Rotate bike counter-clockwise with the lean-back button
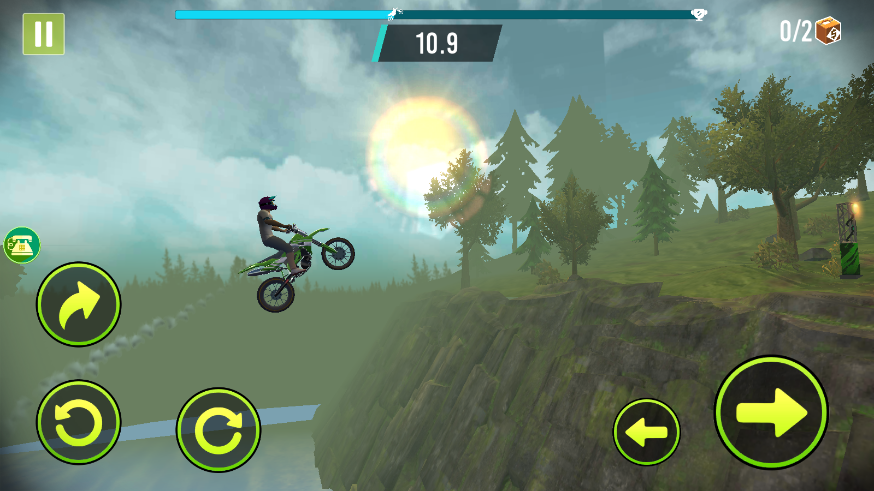 point(78,423)
